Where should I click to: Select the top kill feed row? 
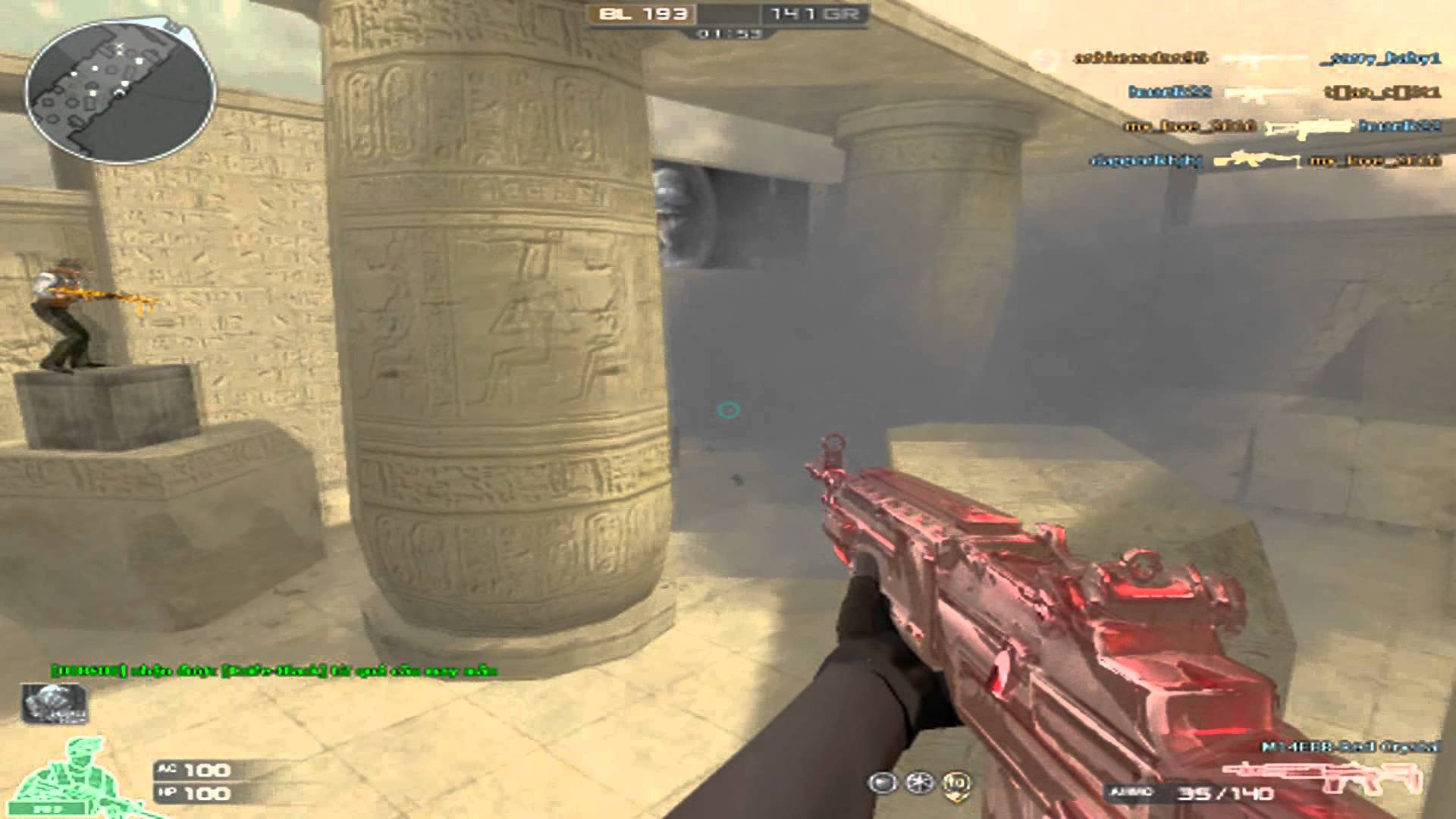click(1257, 58)
